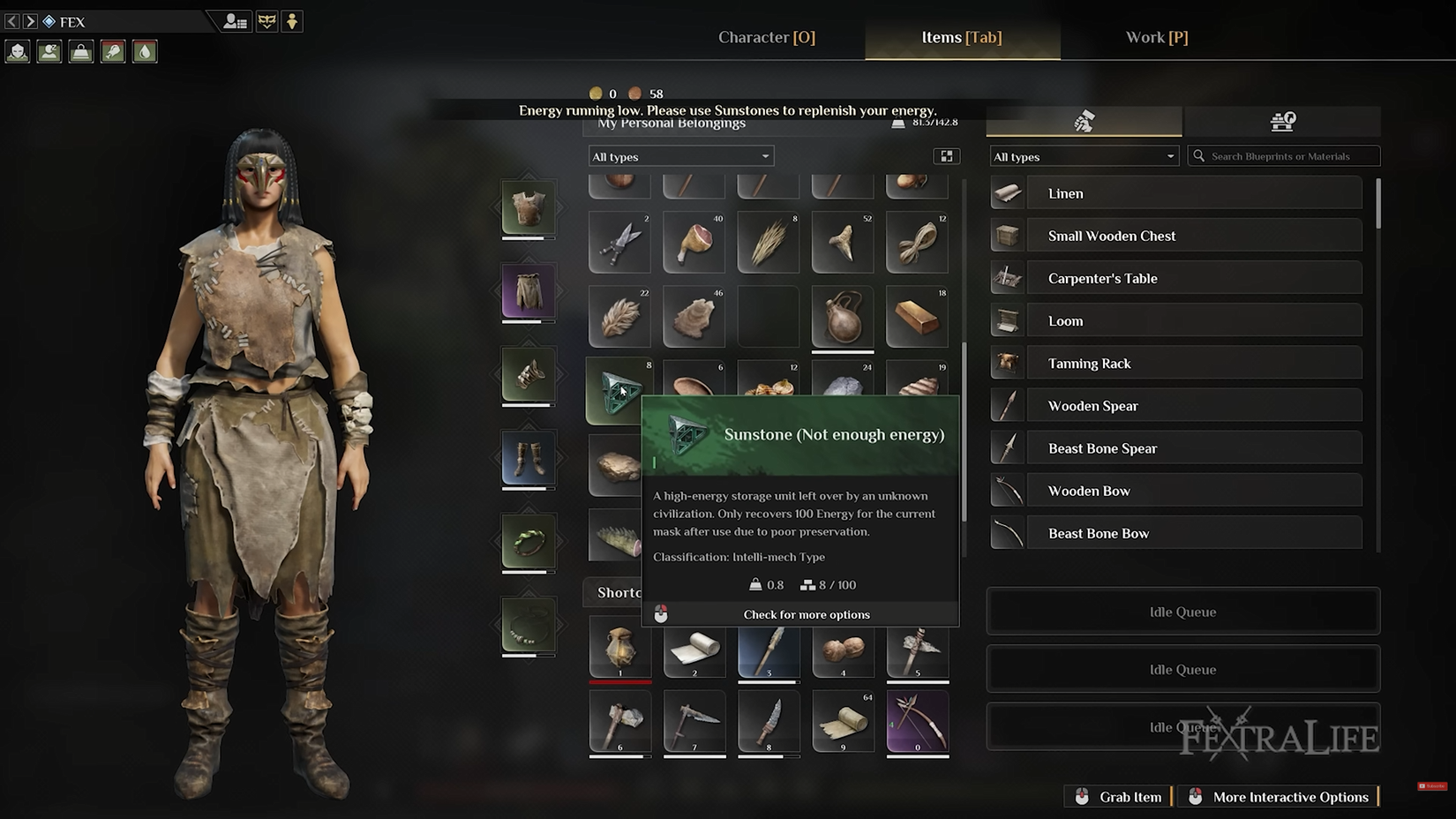Select the Wooden Spear blueprint

1176,405
